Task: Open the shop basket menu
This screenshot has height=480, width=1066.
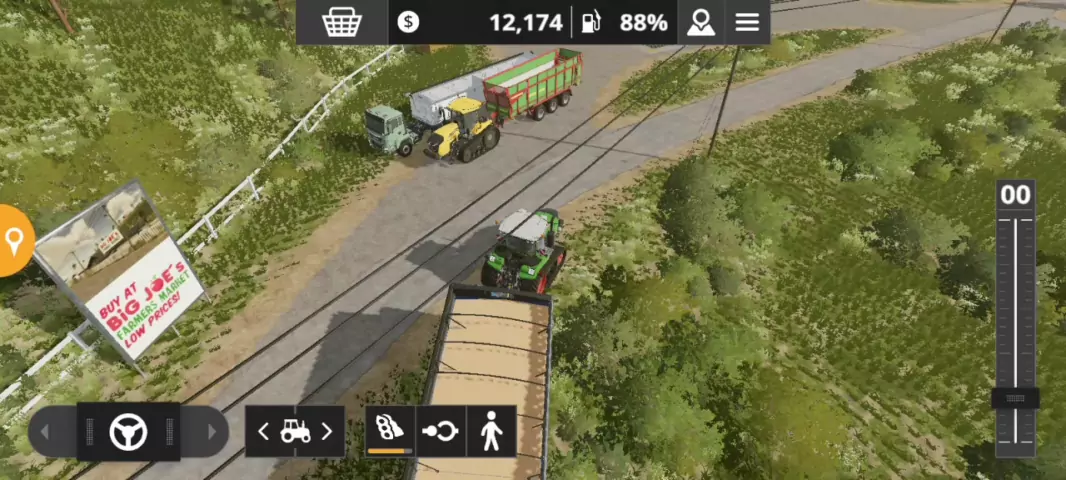Action: coord(341,22)
